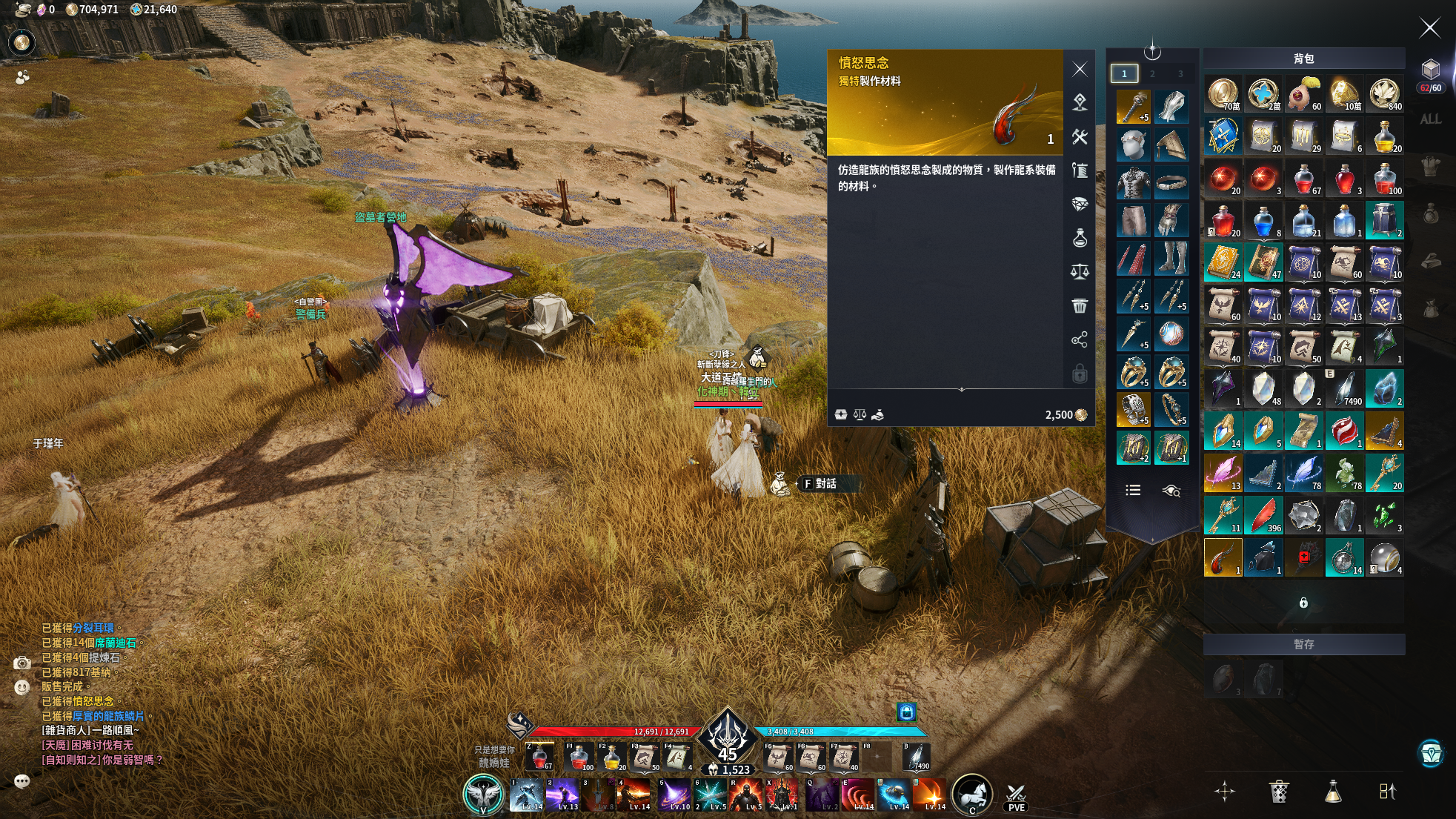Close the 憤怒思念 item tooltip
This screenshot has height=819, width=1456.
1080,70
